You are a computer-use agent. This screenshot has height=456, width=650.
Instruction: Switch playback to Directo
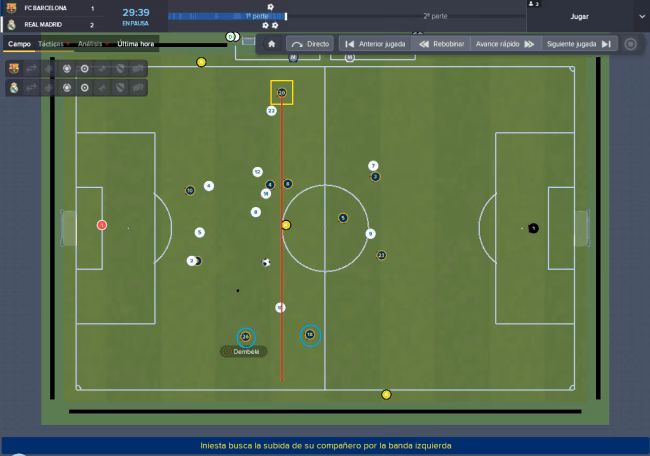coord(309,44)
